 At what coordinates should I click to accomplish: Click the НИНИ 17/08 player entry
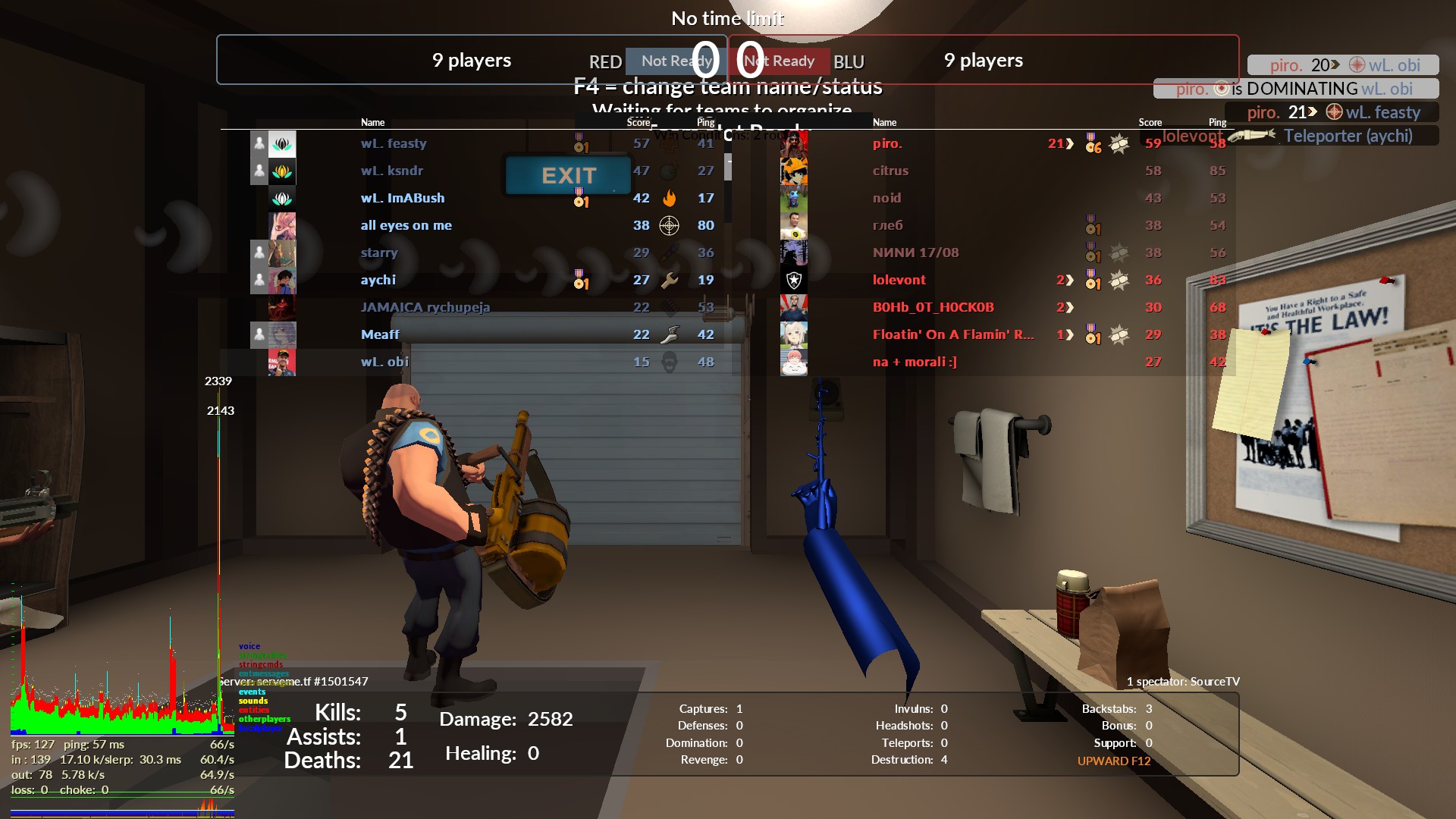pyautogui.click(x=915, y=253)
